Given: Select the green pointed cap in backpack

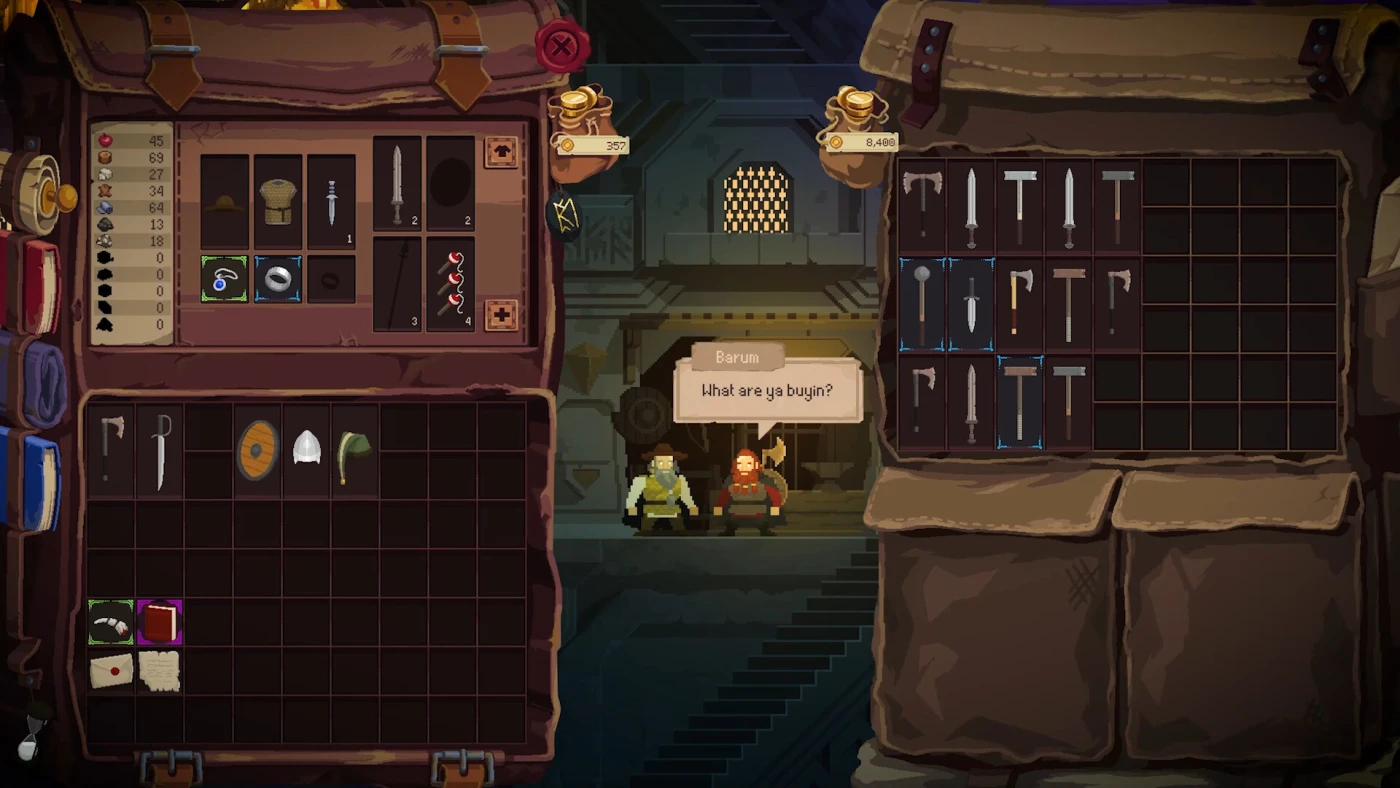Looking at the screenshot, I should pyautogui.click(x=355, y=450).
